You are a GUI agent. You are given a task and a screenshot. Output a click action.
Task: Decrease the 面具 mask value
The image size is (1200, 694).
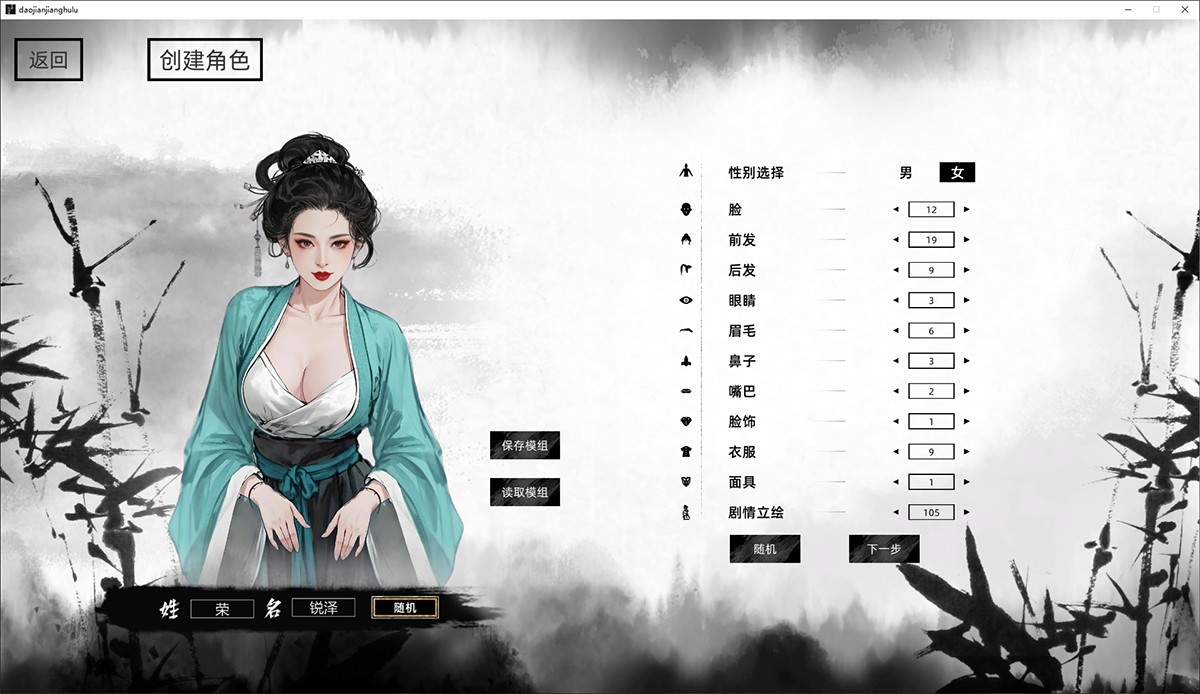pos(896,482)
